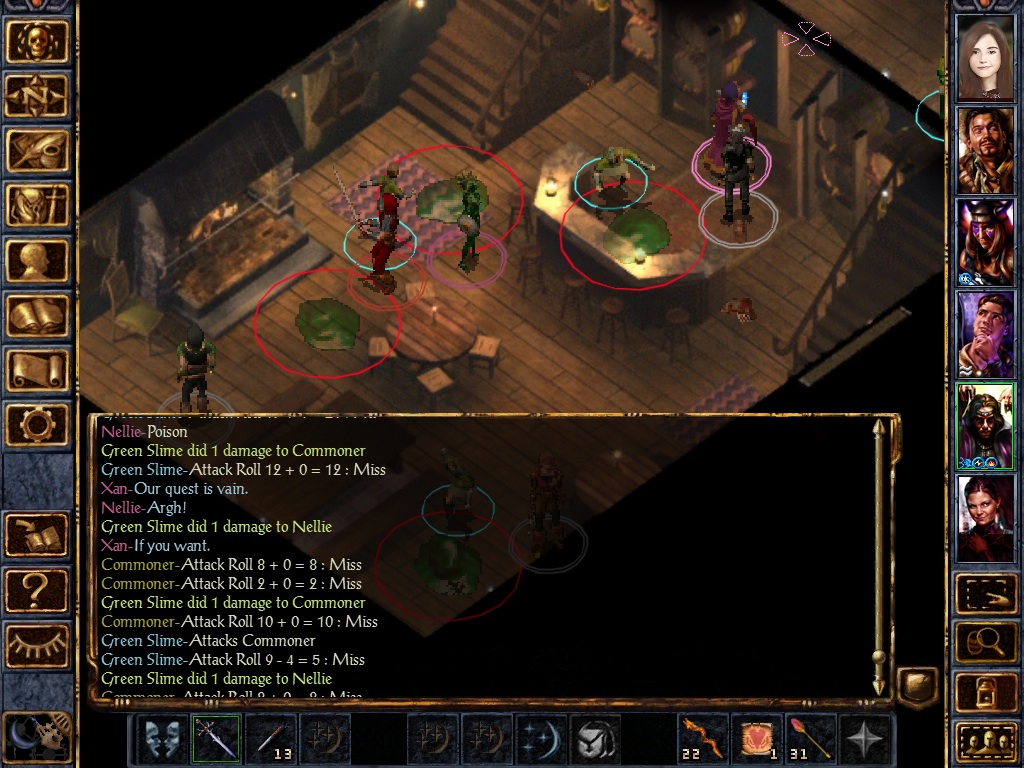Click the magnifying glass button
The image size is (1024, 768).
pos(985,642)
